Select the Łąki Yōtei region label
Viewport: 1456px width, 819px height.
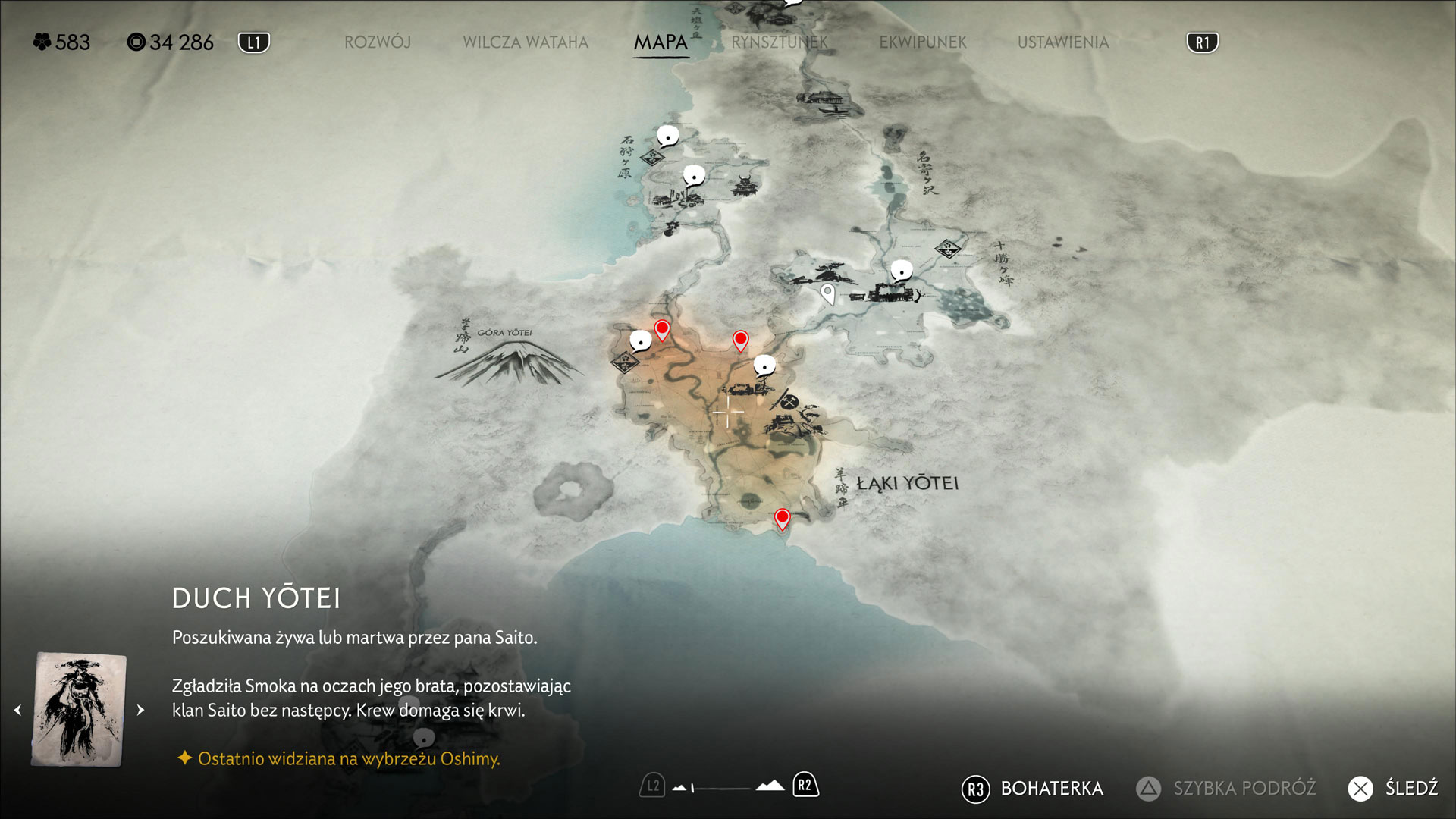tap(908, 483)
